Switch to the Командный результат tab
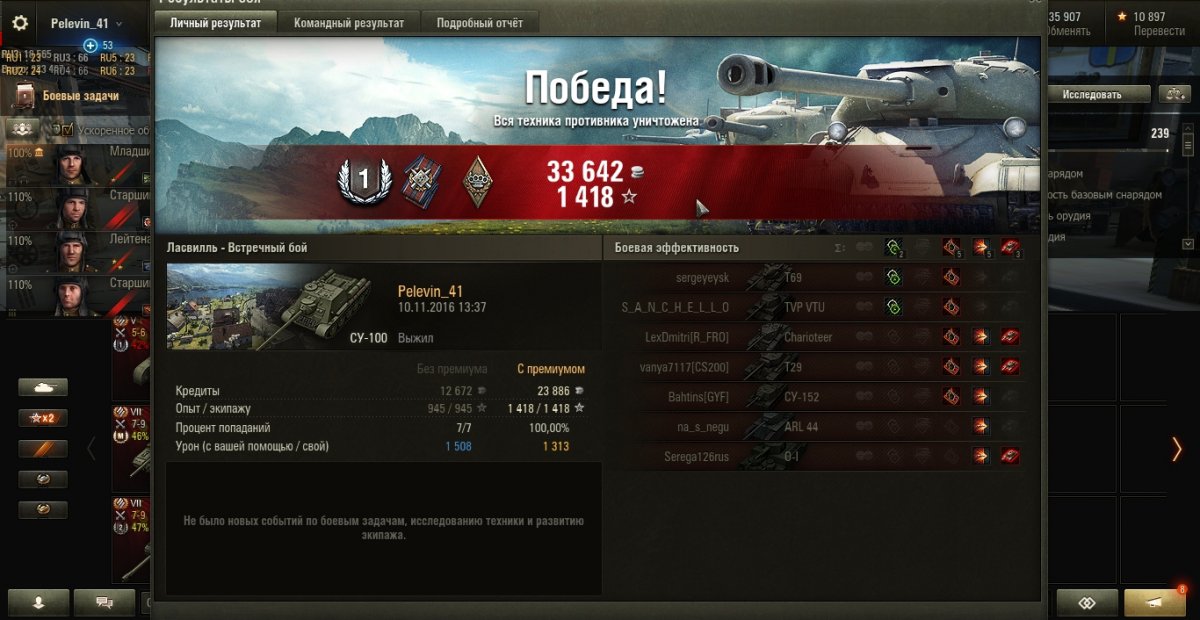1200x620 pixels. 349,22
